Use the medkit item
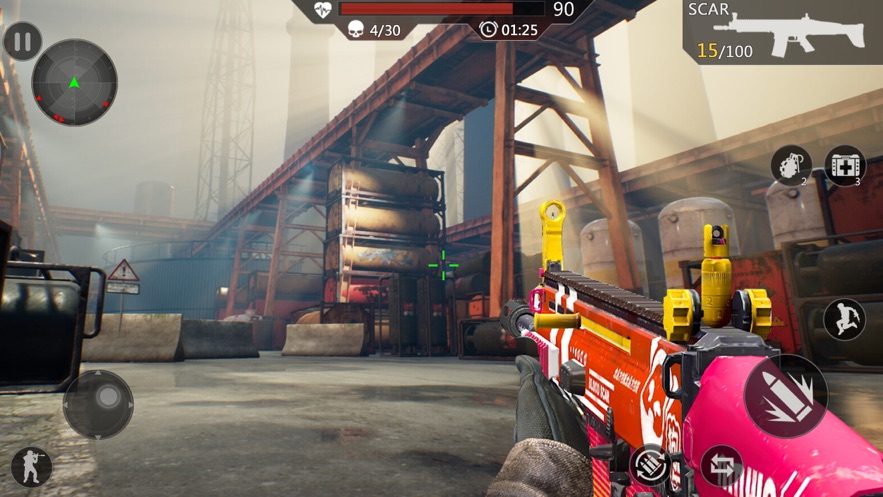This screenshot has width=883, height=497. coord(845,166)
